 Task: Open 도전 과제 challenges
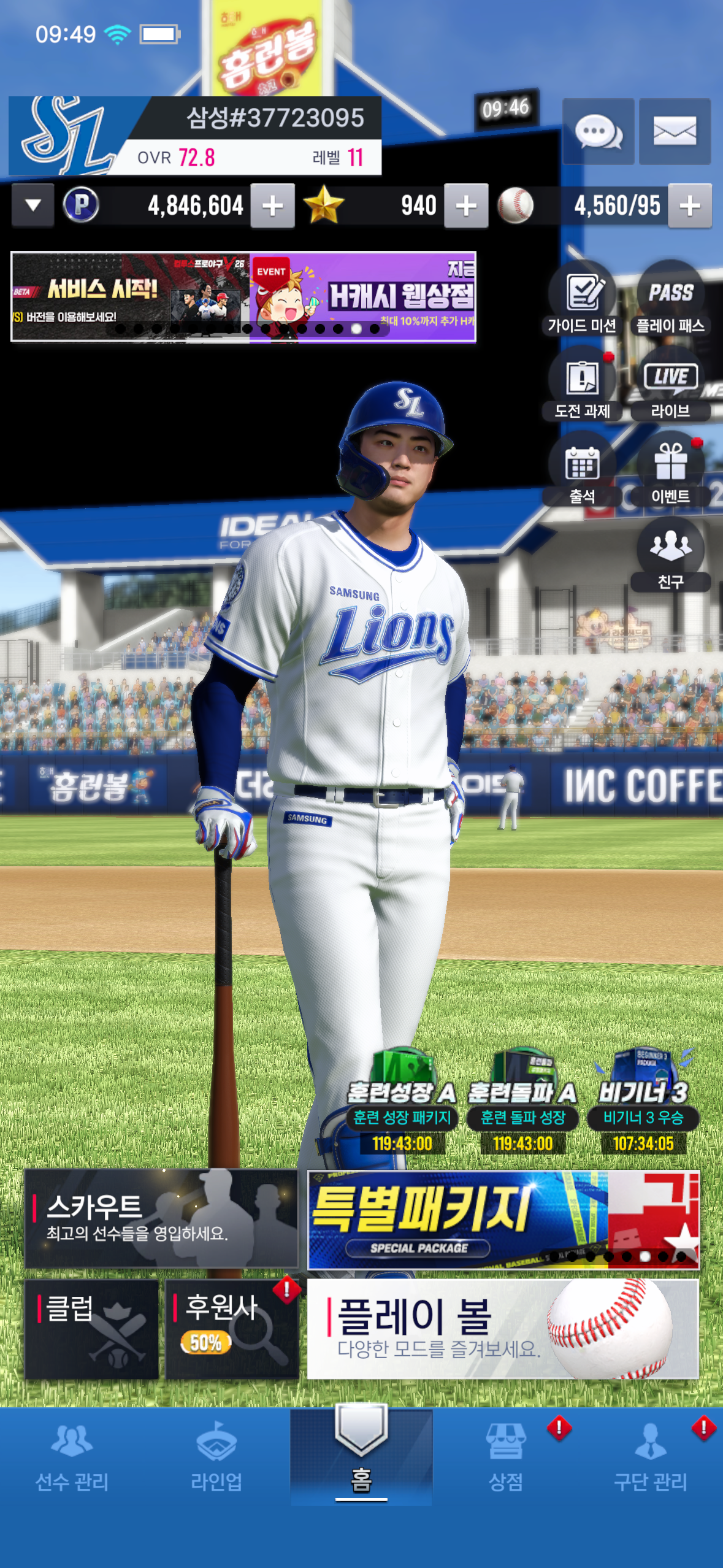tap(582, 384)
